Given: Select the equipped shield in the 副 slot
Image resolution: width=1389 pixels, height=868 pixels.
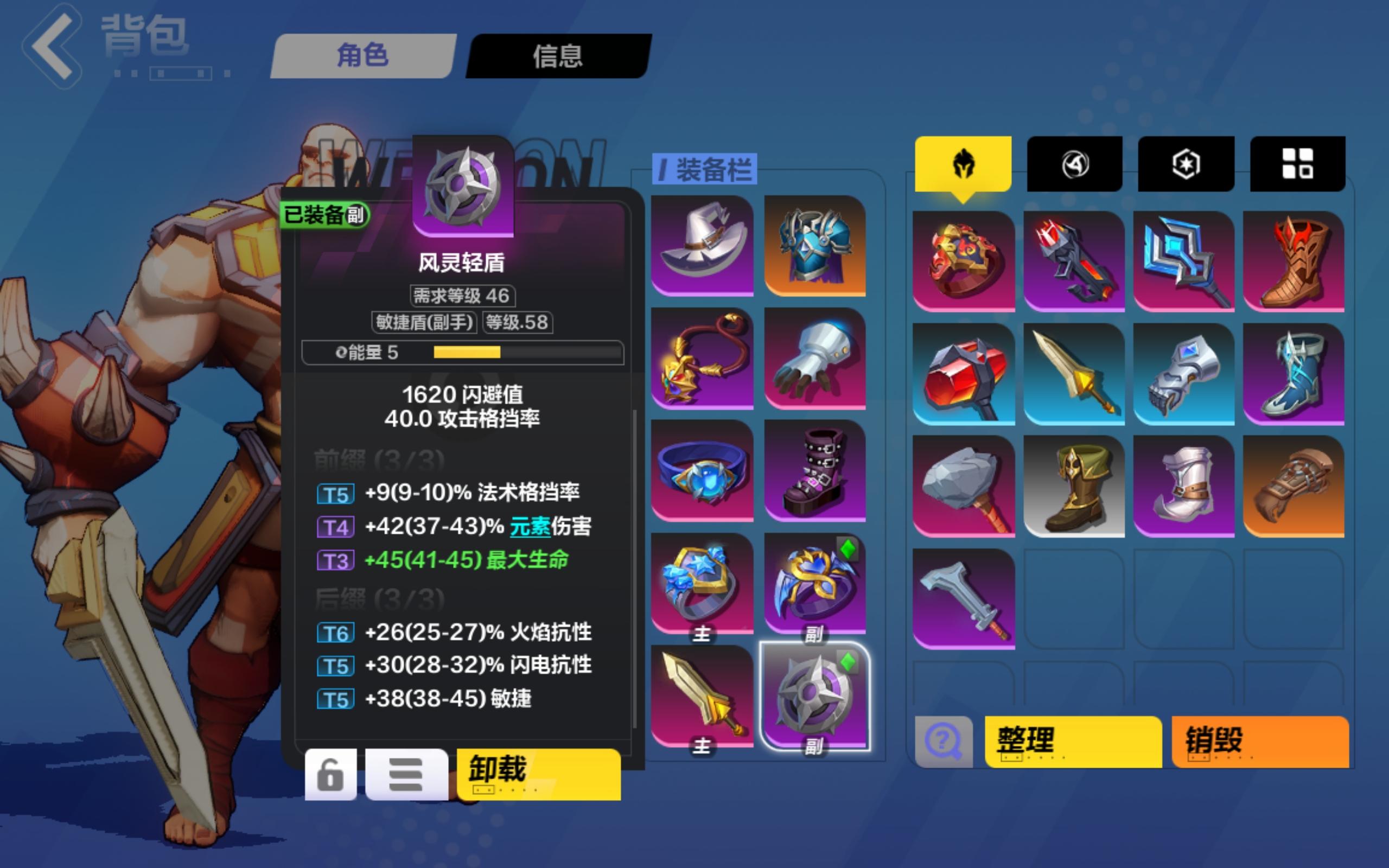Looking at the screenshot, I should (x=816, y=694).
